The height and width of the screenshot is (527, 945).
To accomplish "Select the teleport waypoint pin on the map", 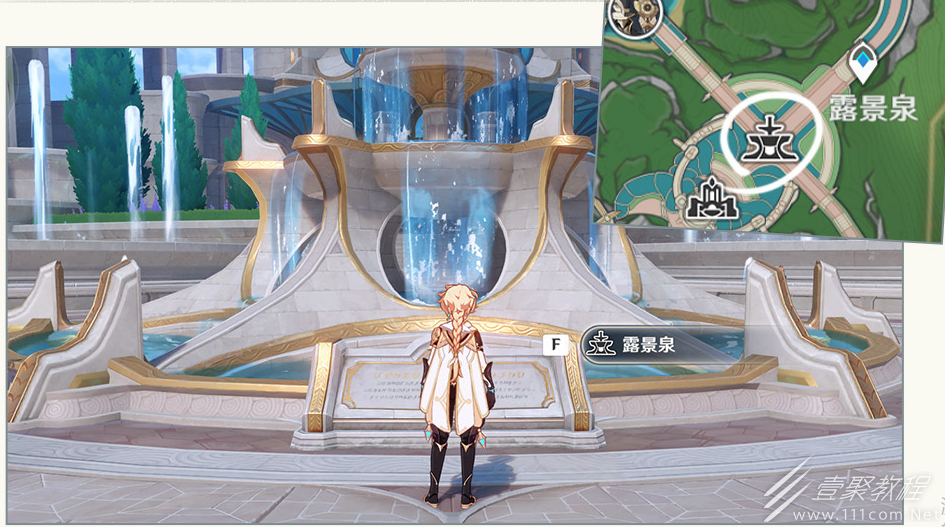I will [862, 65].
